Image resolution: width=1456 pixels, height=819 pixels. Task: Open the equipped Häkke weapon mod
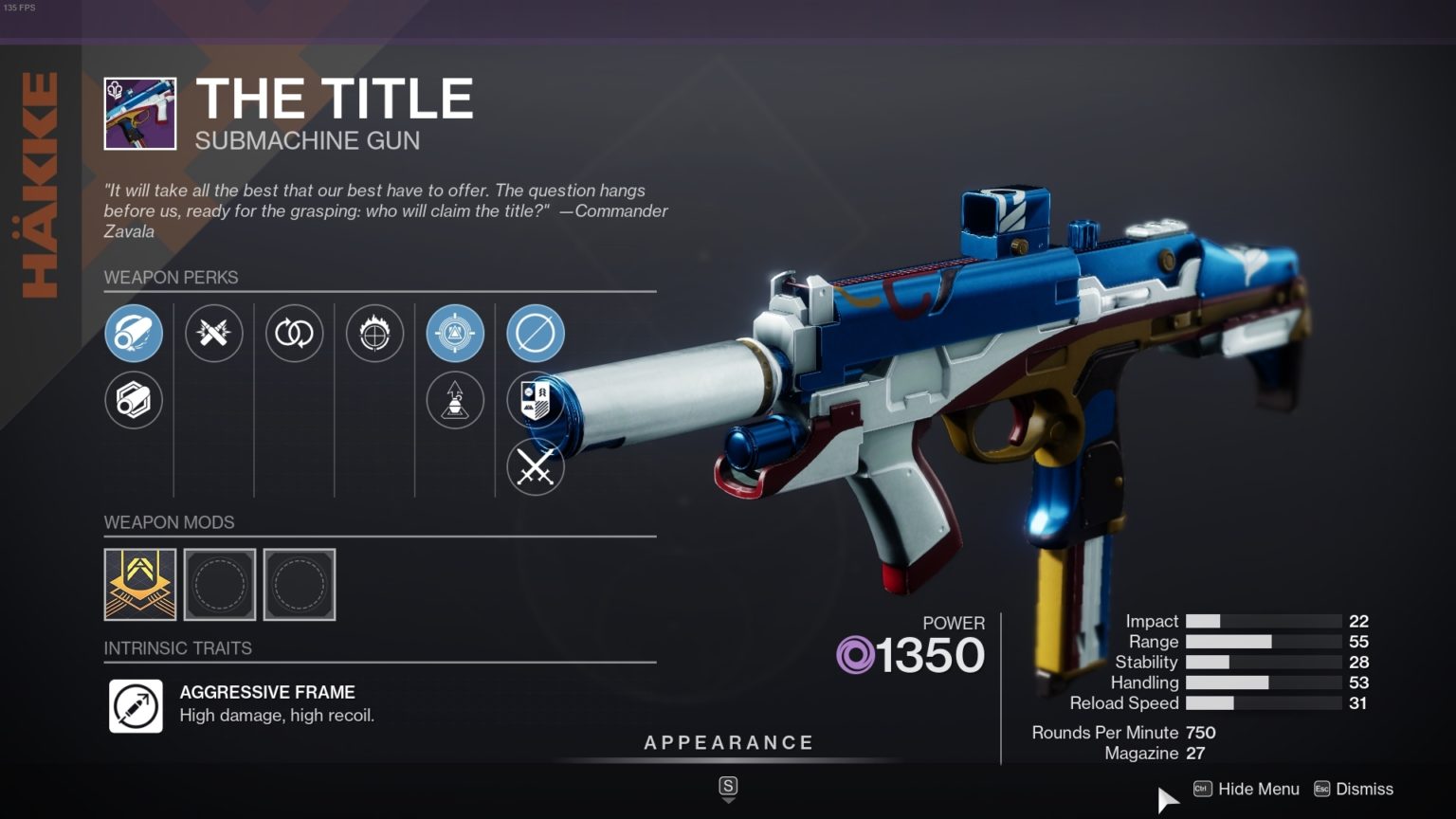click(140, 584)
